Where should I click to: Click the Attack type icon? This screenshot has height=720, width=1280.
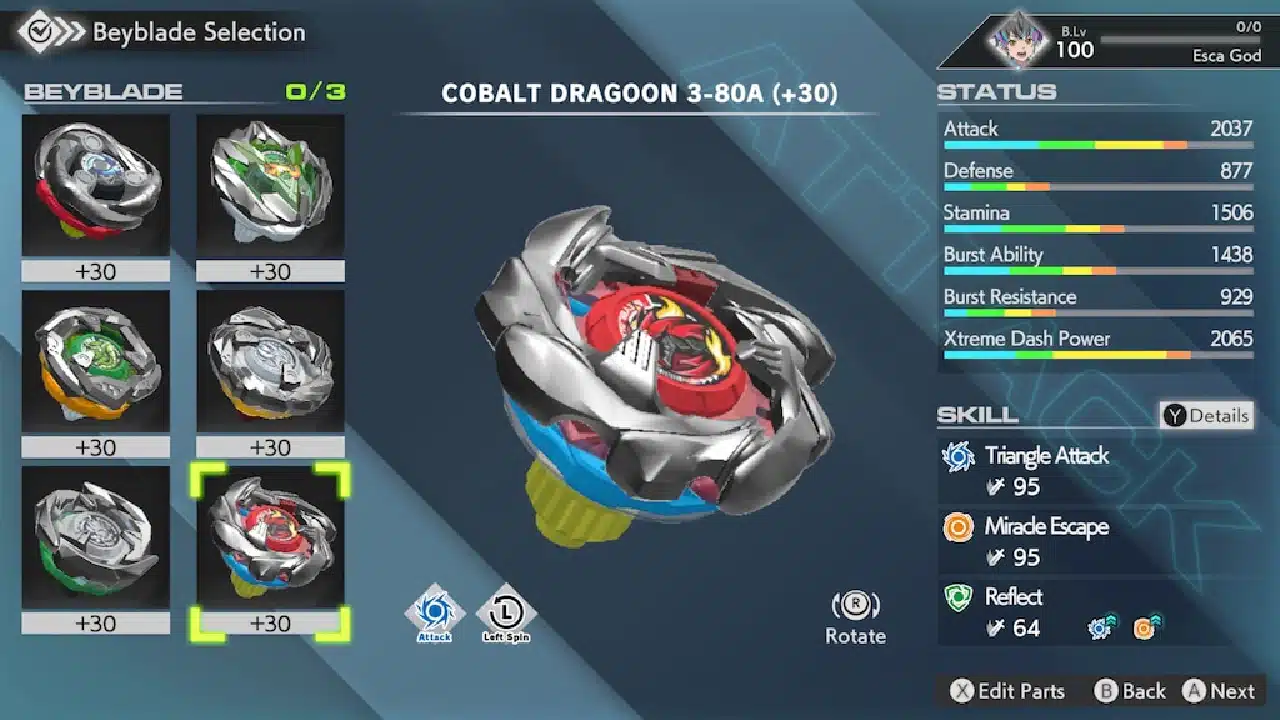435,613
